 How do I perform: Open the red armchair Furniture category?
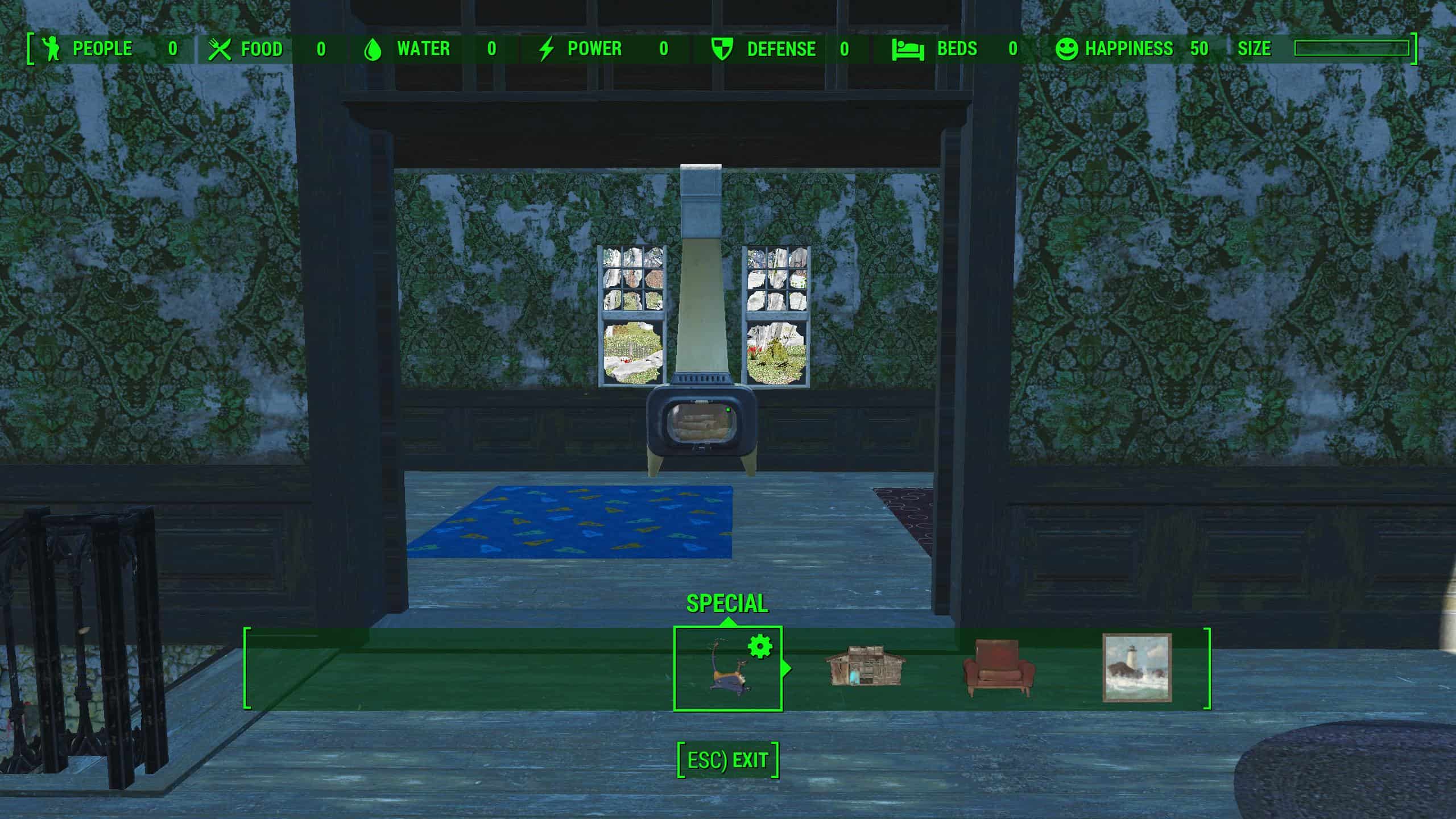[999, 668]
